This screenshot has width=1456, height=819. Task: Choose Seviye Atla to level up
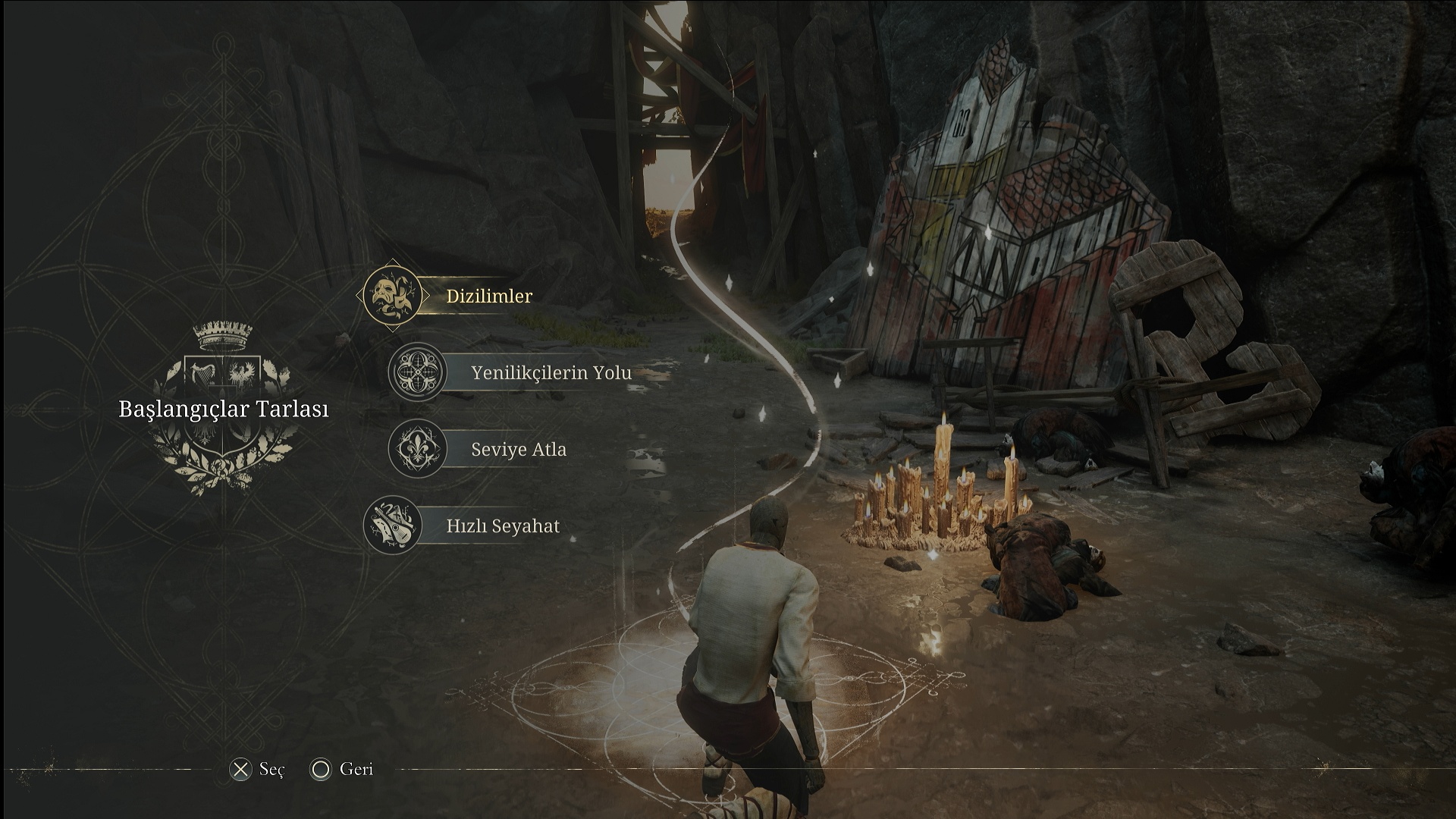(x=519, y=450)
